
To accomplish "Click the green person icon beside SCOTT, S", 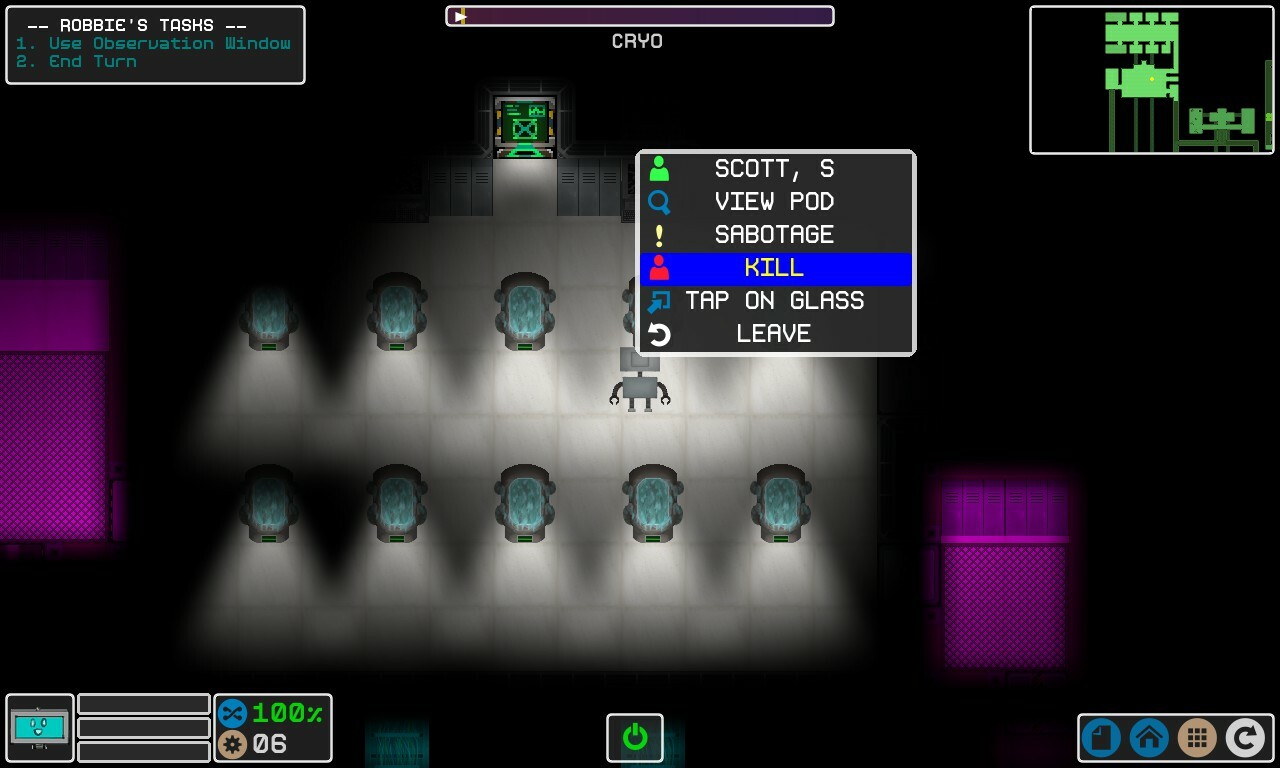I will click(660, 168).
